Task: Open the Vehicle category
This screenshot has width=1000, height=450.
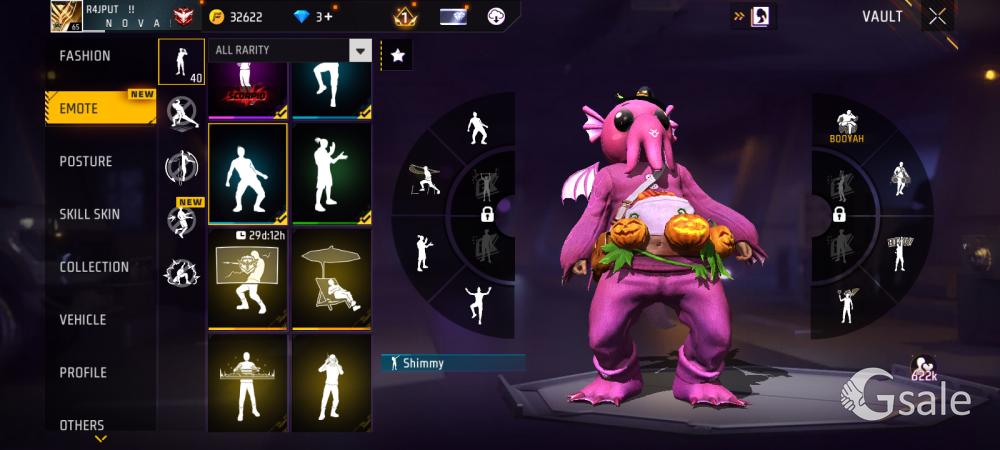Action: point(83,320)
